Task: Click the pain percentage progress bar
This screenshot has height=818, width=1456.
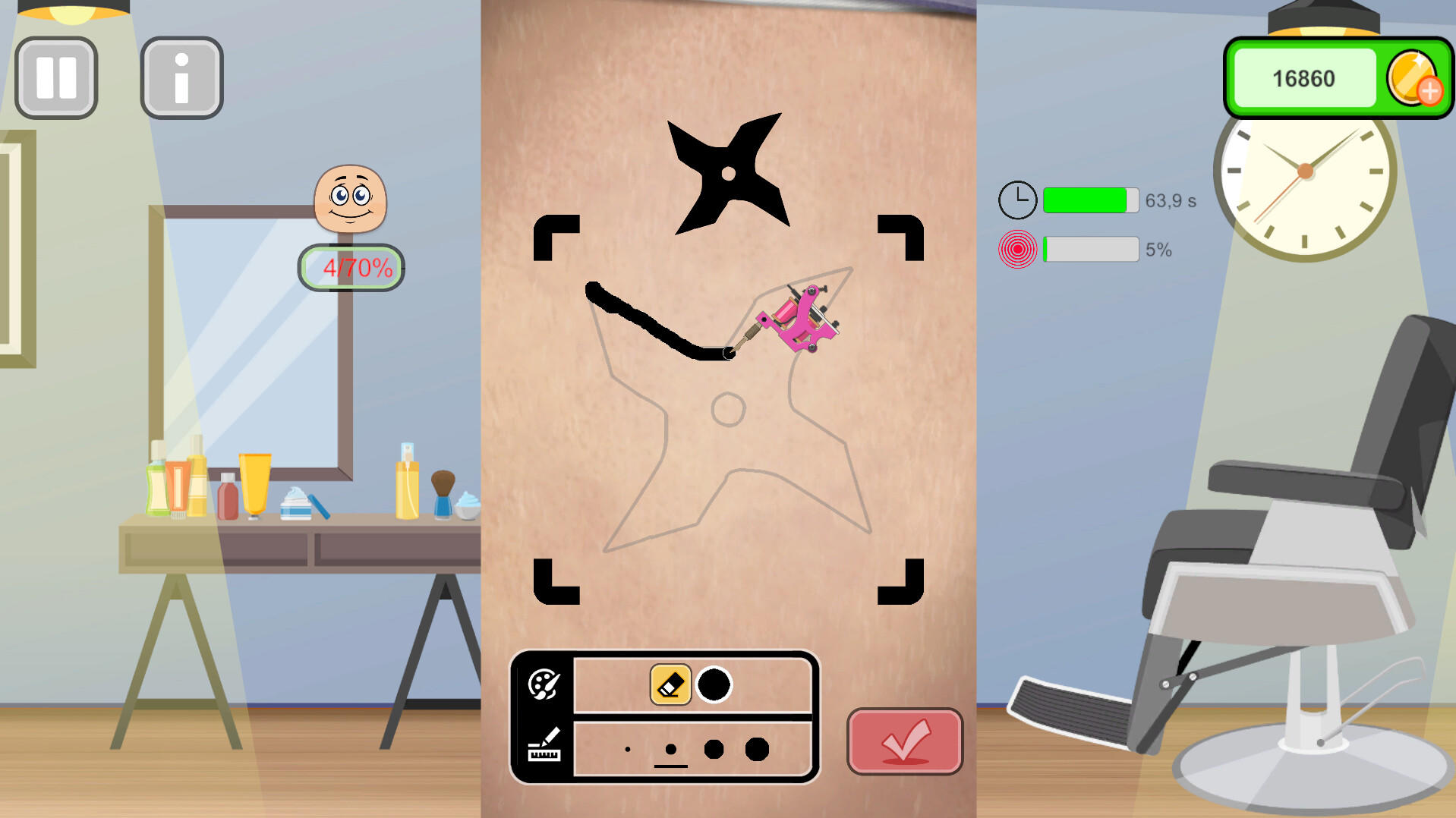Action: coord(1089,249)
